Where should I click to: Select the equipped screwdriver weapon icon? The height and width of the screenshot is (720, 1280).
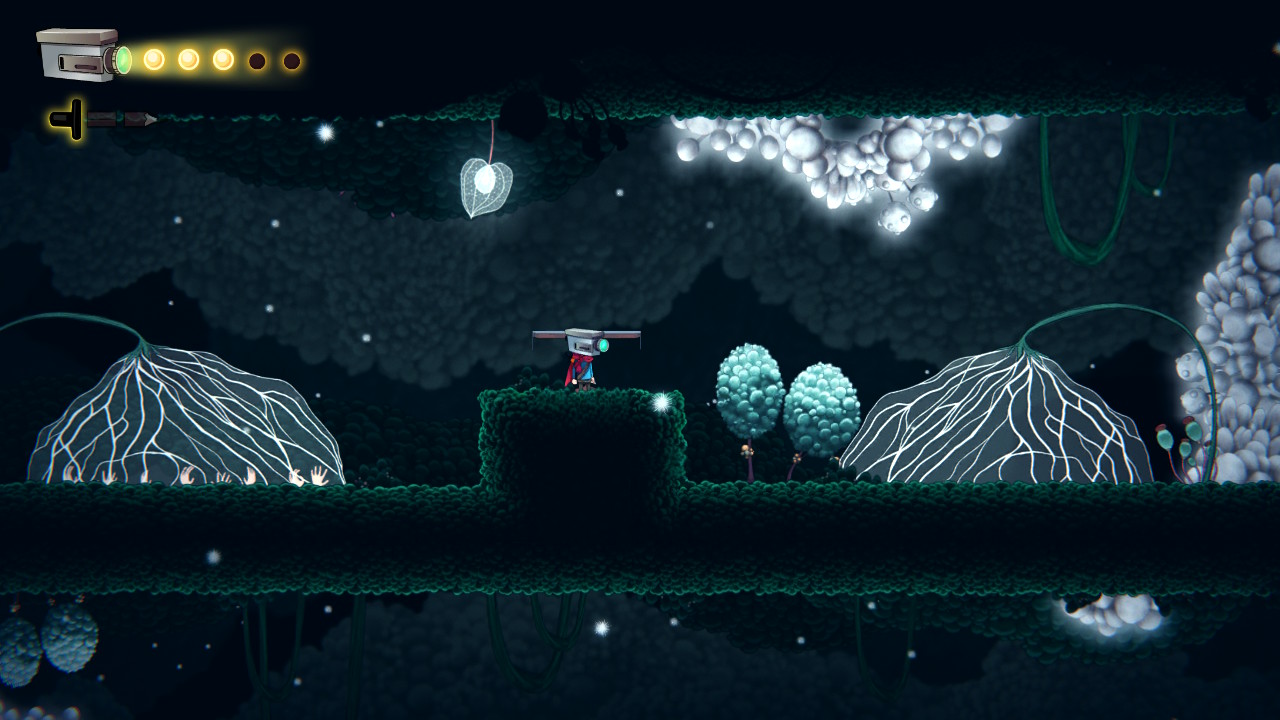point(102,120)
